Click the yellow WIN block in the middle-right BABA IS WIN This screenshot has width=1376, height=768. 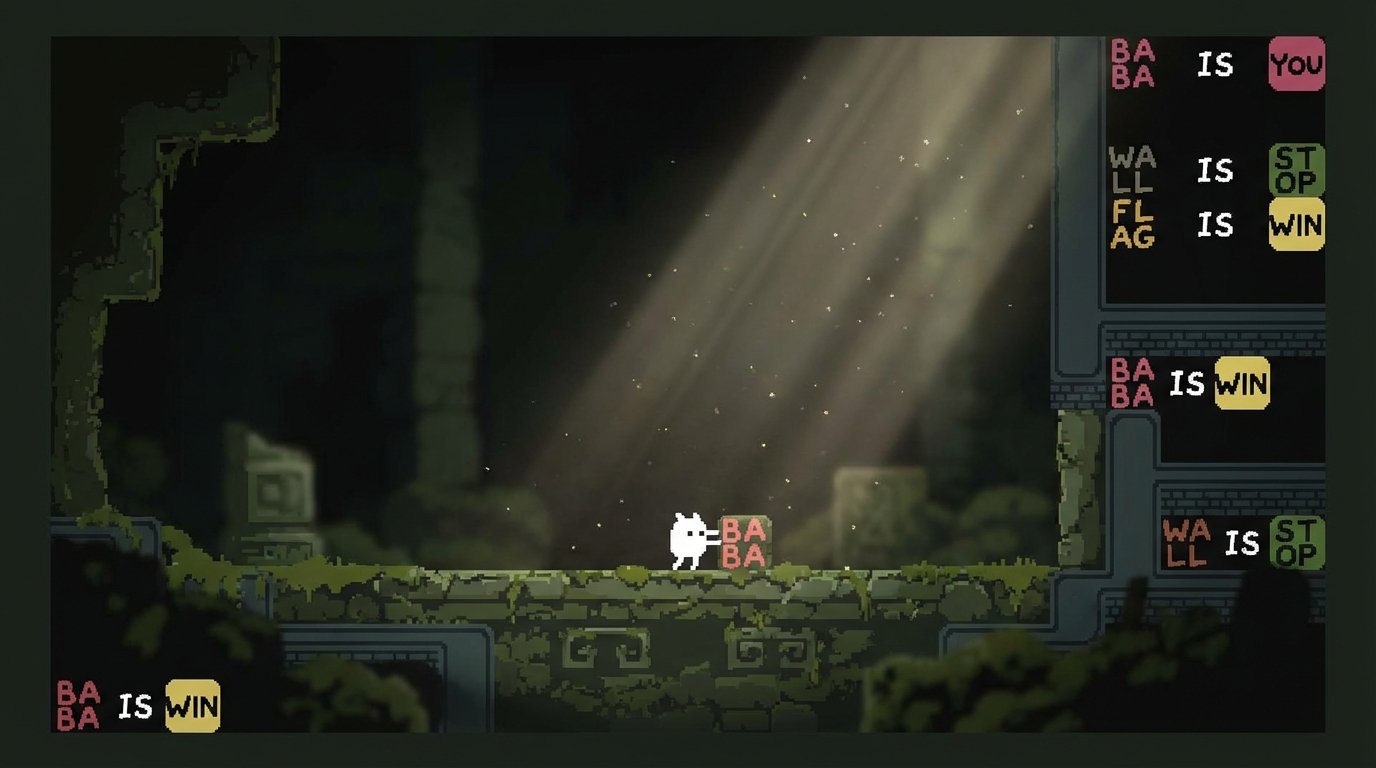pos(1240,384)
